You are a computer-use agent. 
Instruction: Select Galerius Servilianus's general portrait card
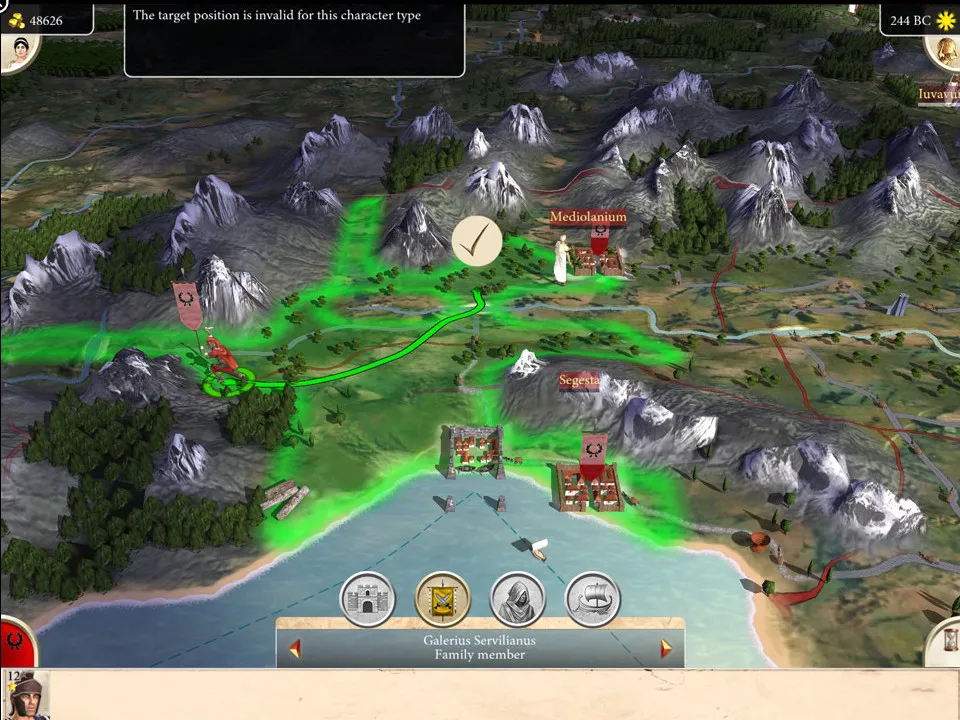pyautogui.click(x=26, y=696)
